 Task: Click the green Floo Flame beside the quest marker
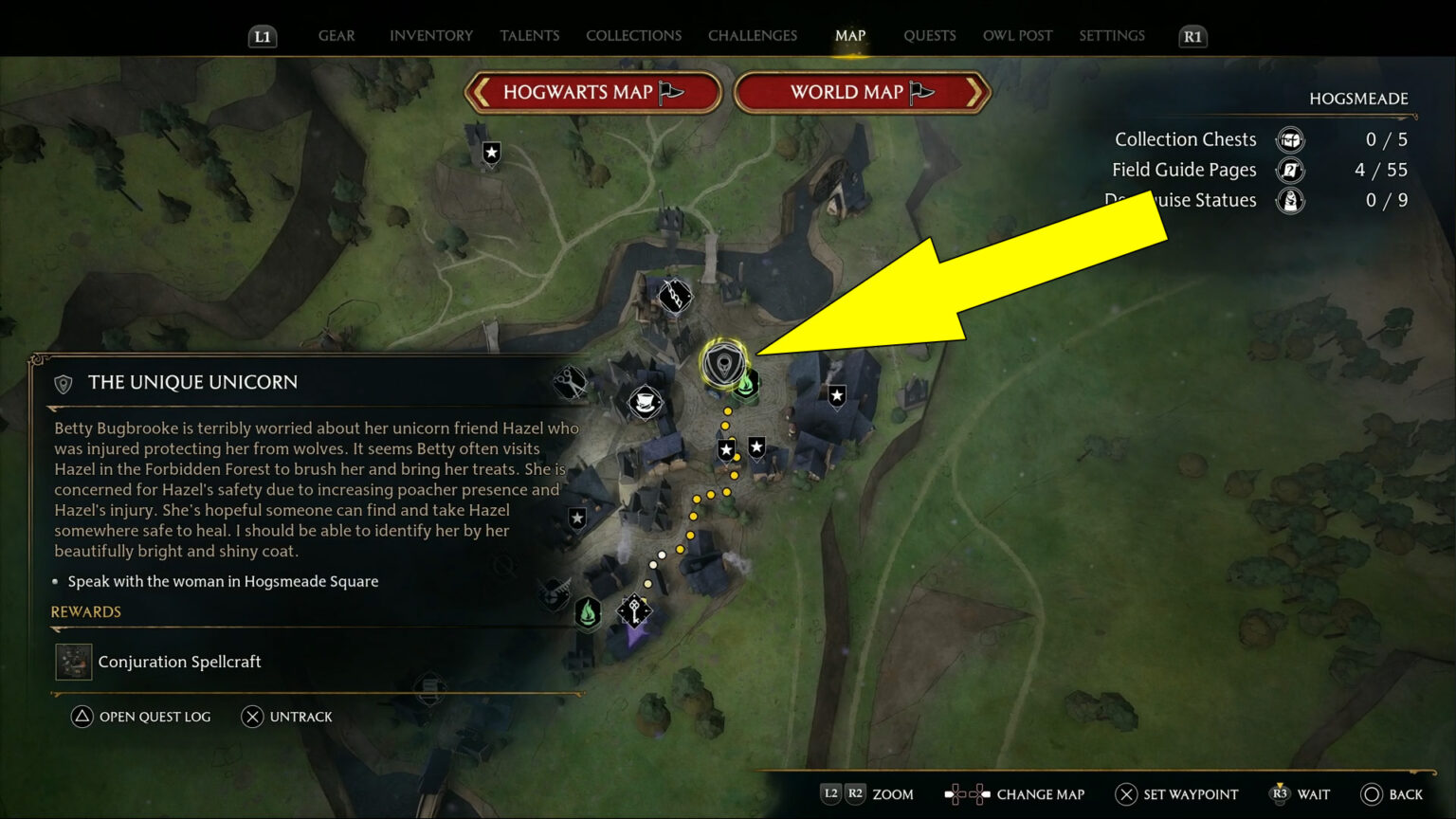point(745,385)
